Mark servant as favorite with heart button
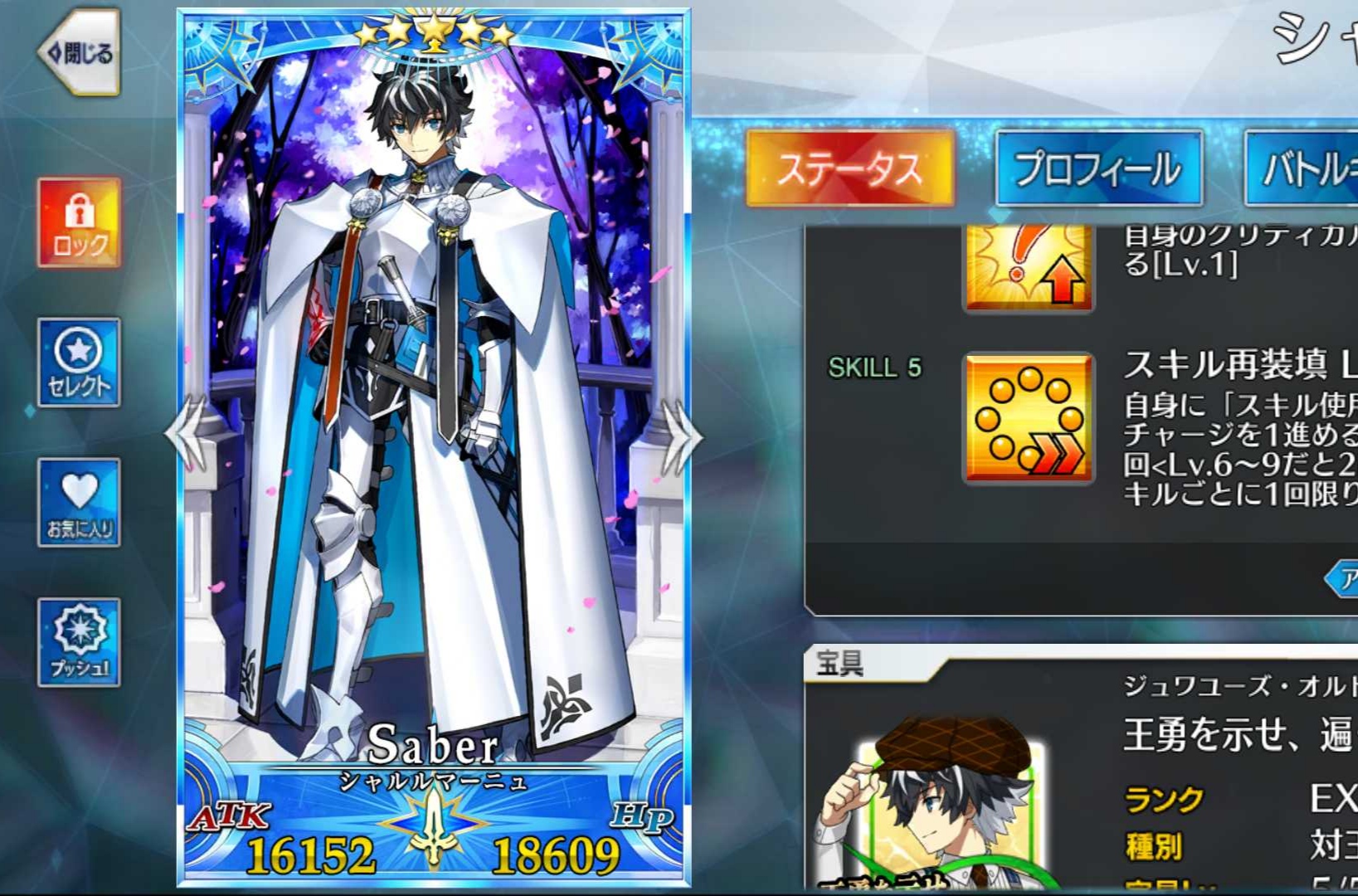Screen dimensions: 1358x896 [80, 503]
